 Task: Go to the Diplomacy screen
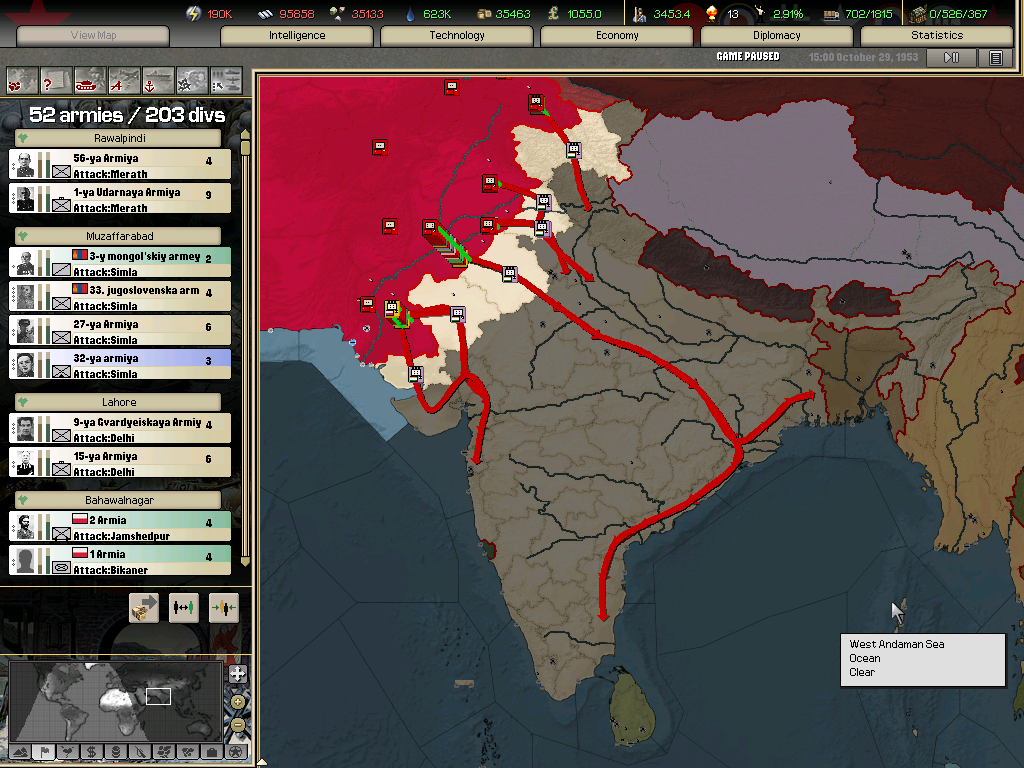point(777,35)
